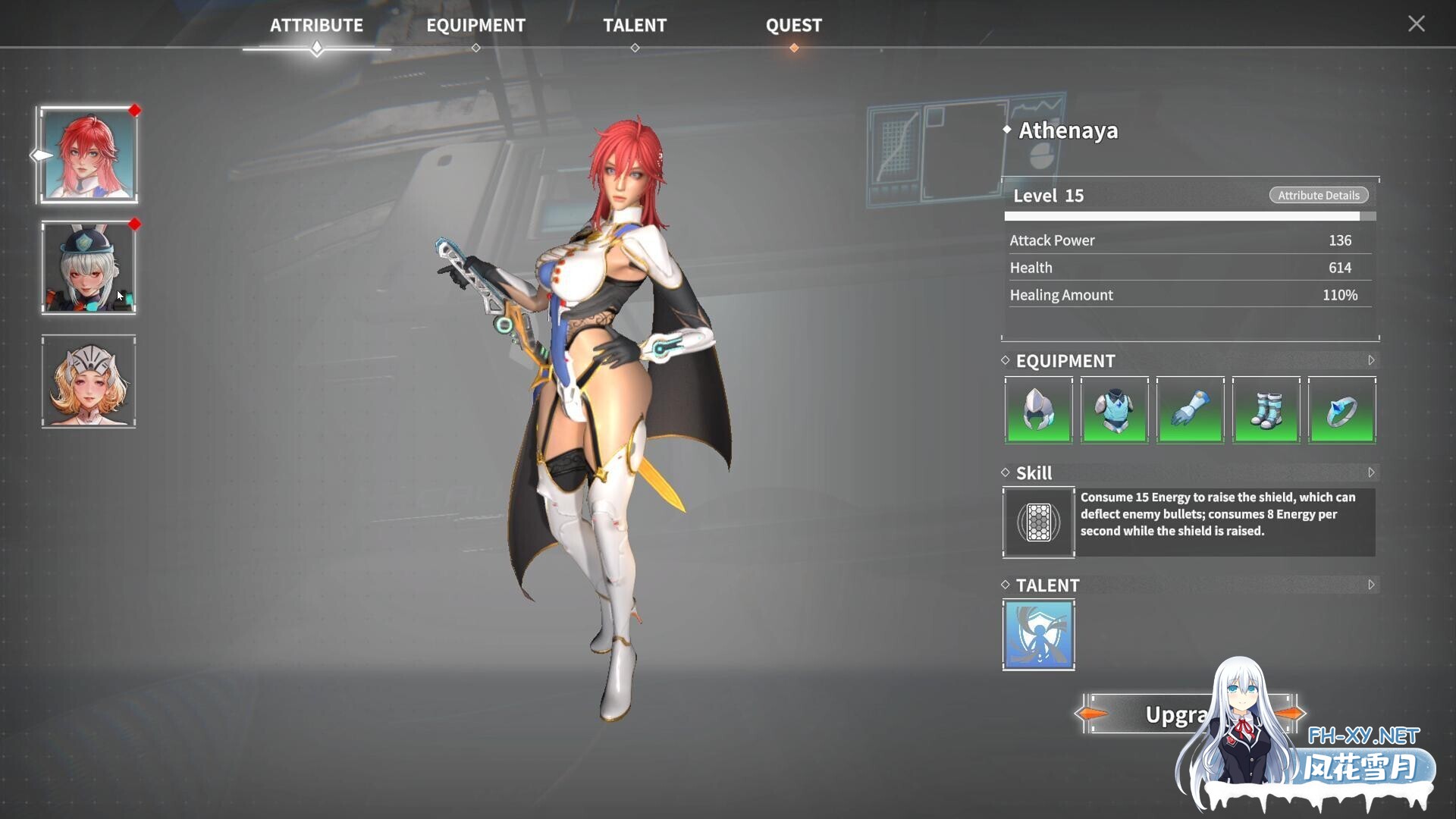Viewport: 1456px width, 819px height.
Task: Expand the Equipment section arrow
Action: tap(1371, 361)
